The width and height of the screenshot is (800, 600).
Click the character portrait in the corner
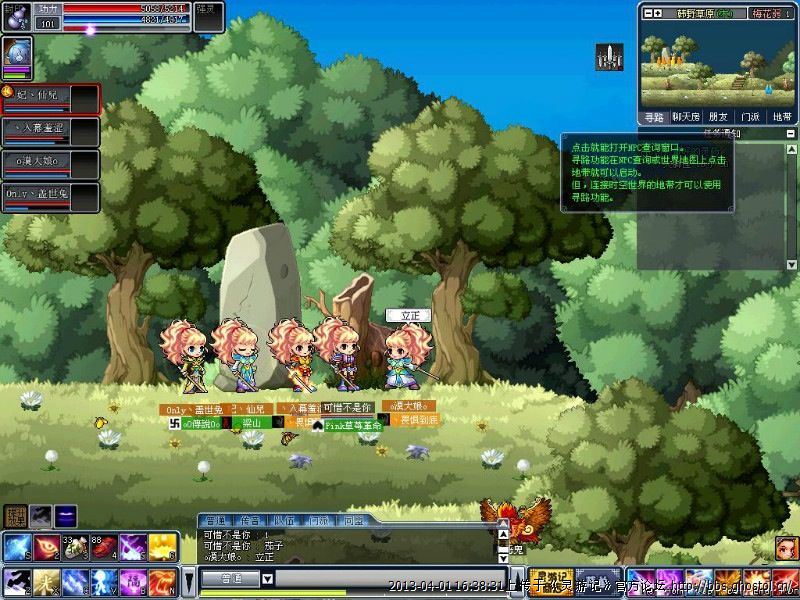click(x=17, y=52)
